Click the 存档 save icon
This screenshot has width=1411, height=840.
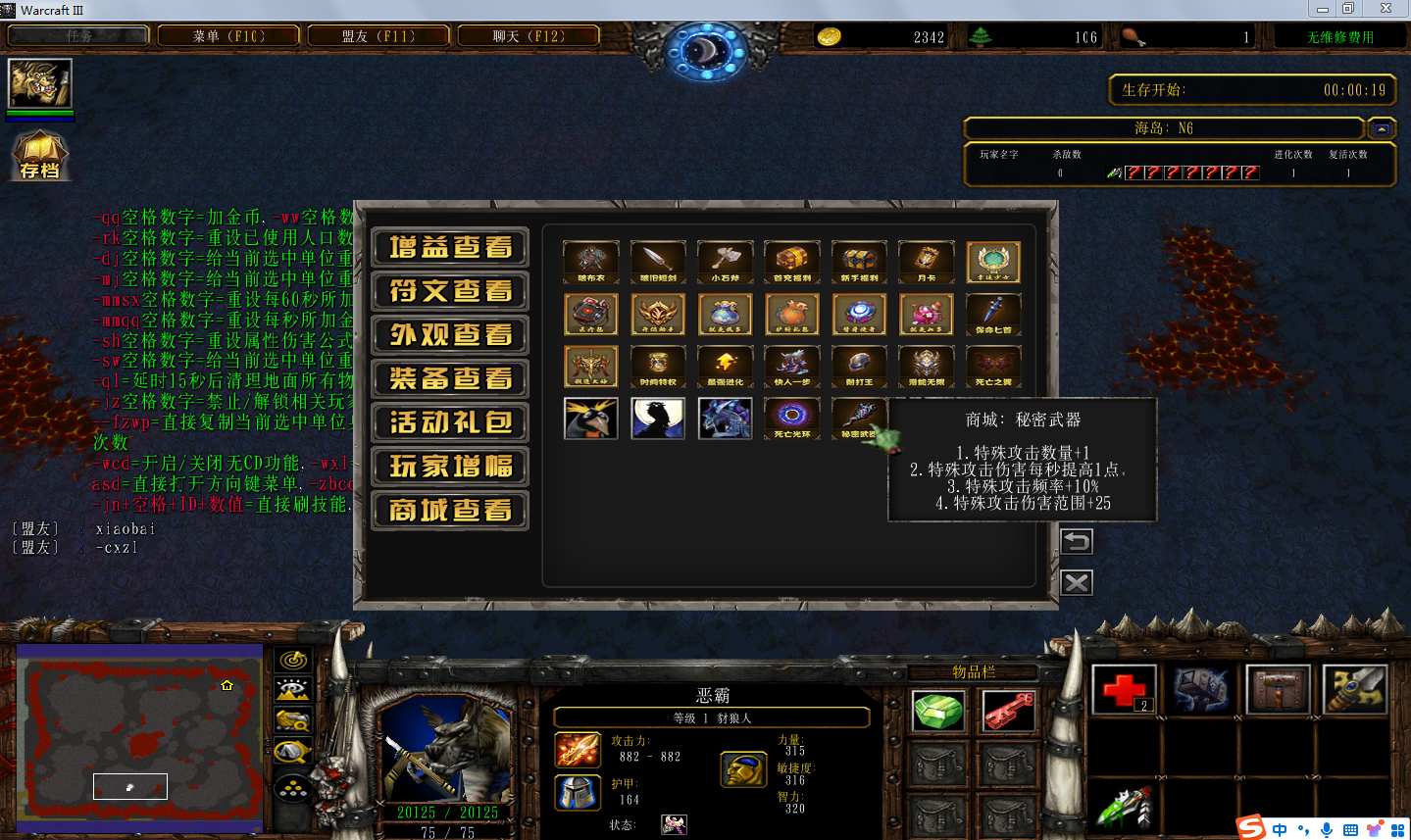point(39,157)
